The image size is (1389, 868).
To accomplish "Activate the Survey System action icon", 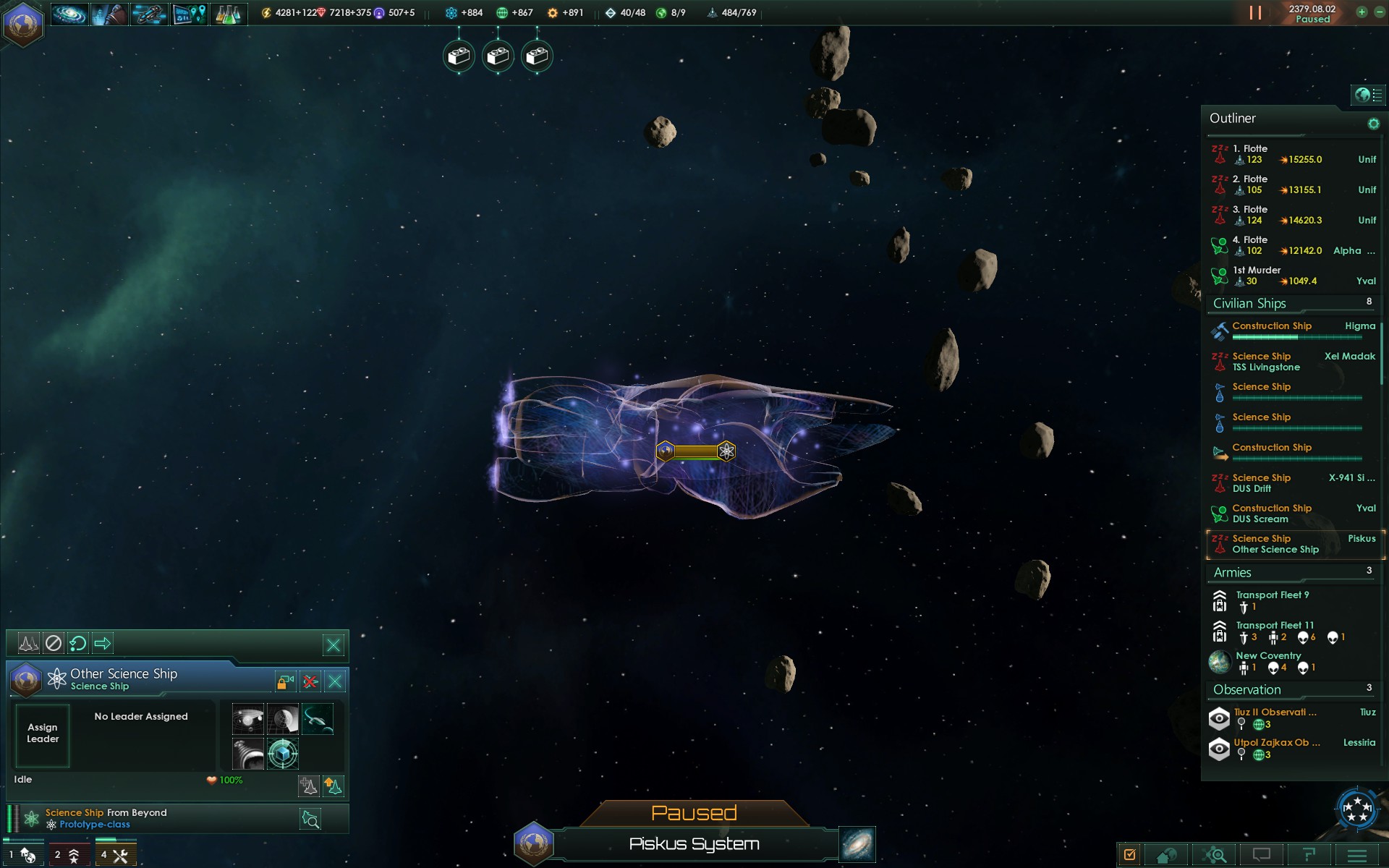I will pyautogui.click(x=248, y=720).
